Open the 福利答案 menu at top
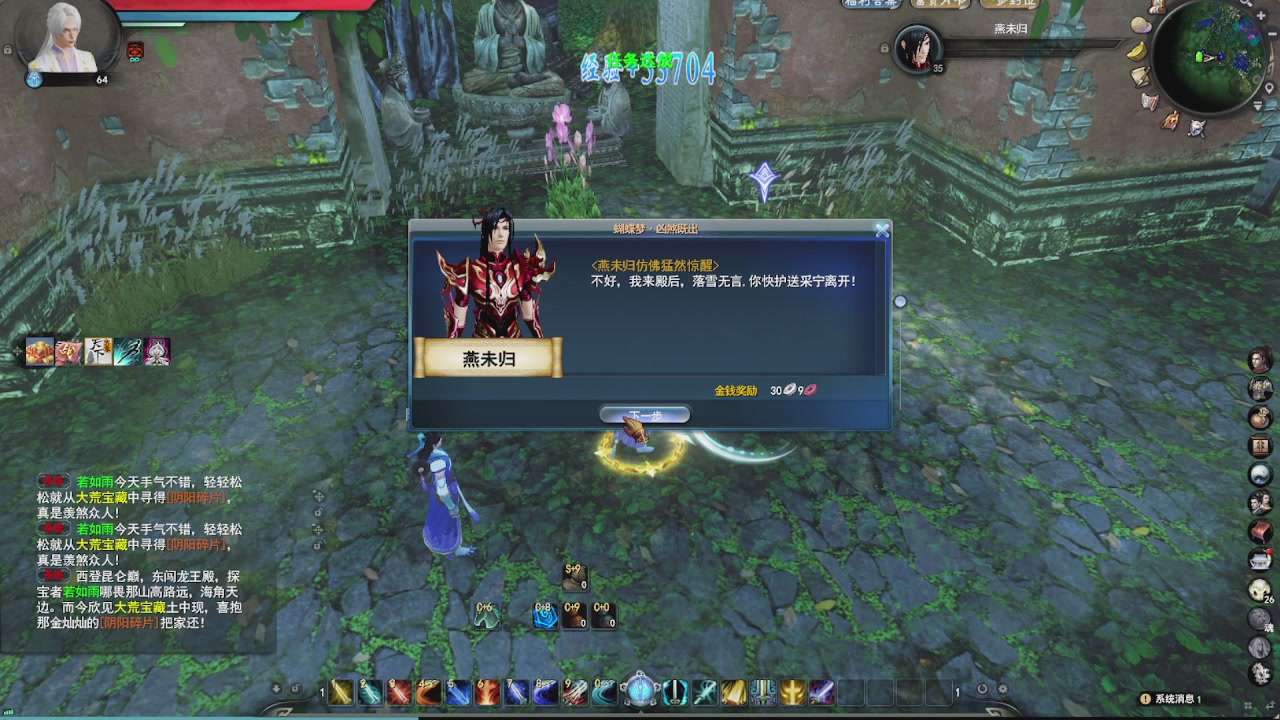 tap(871, 5)
